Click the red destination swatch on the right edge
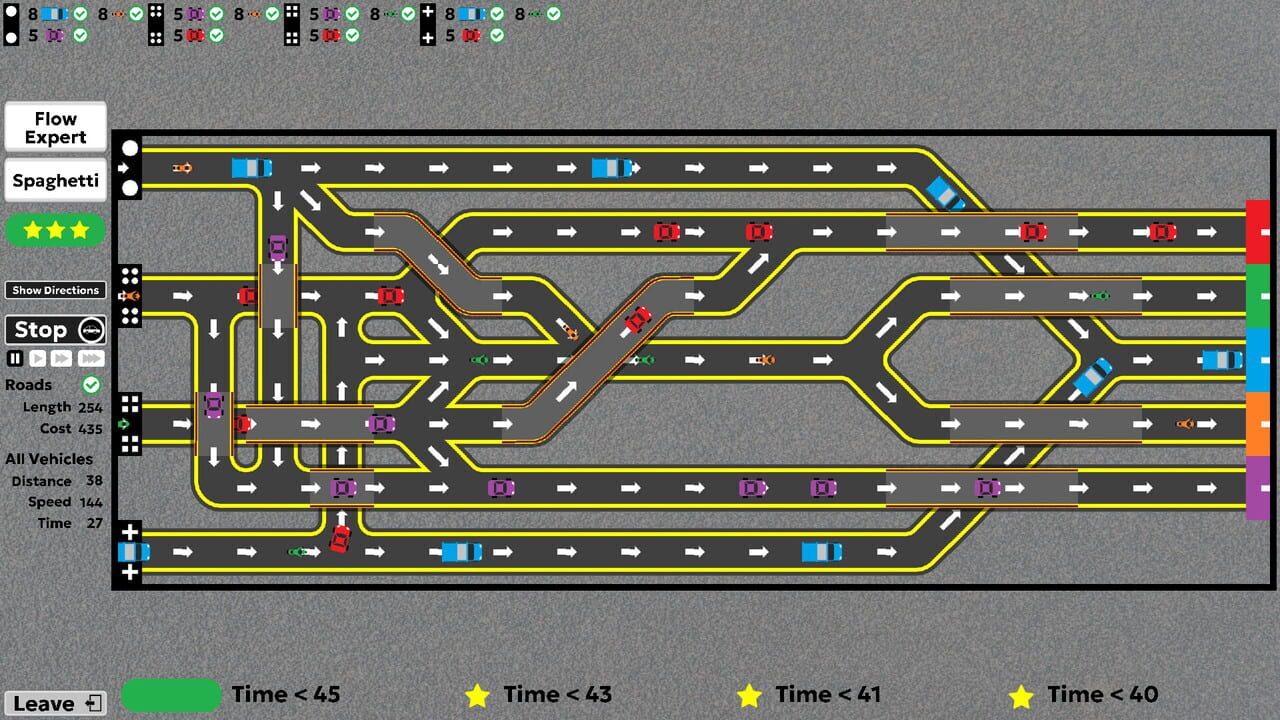This screenshot has width=1280, height=720. point(1258,232)
